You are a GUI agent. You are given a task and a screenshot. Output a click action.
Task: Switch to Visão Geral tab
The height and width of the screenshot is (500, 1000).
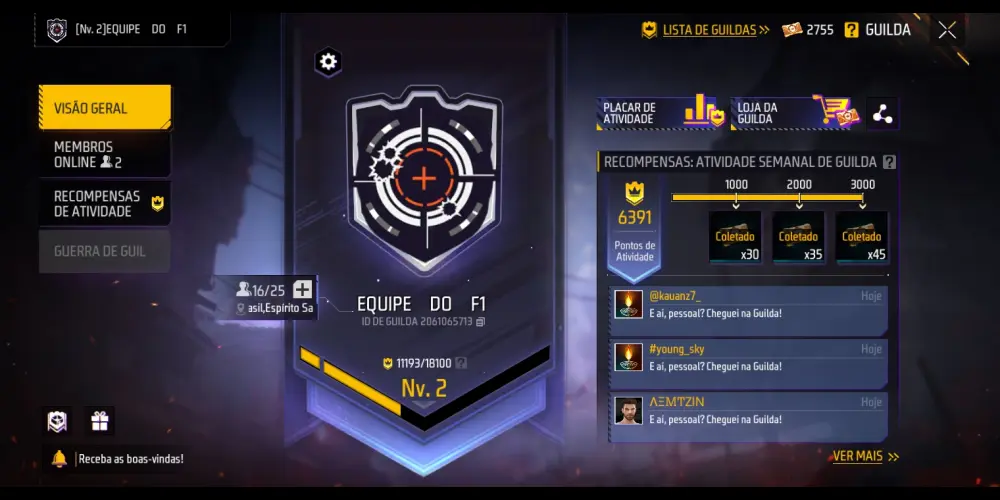click(105, 108)
